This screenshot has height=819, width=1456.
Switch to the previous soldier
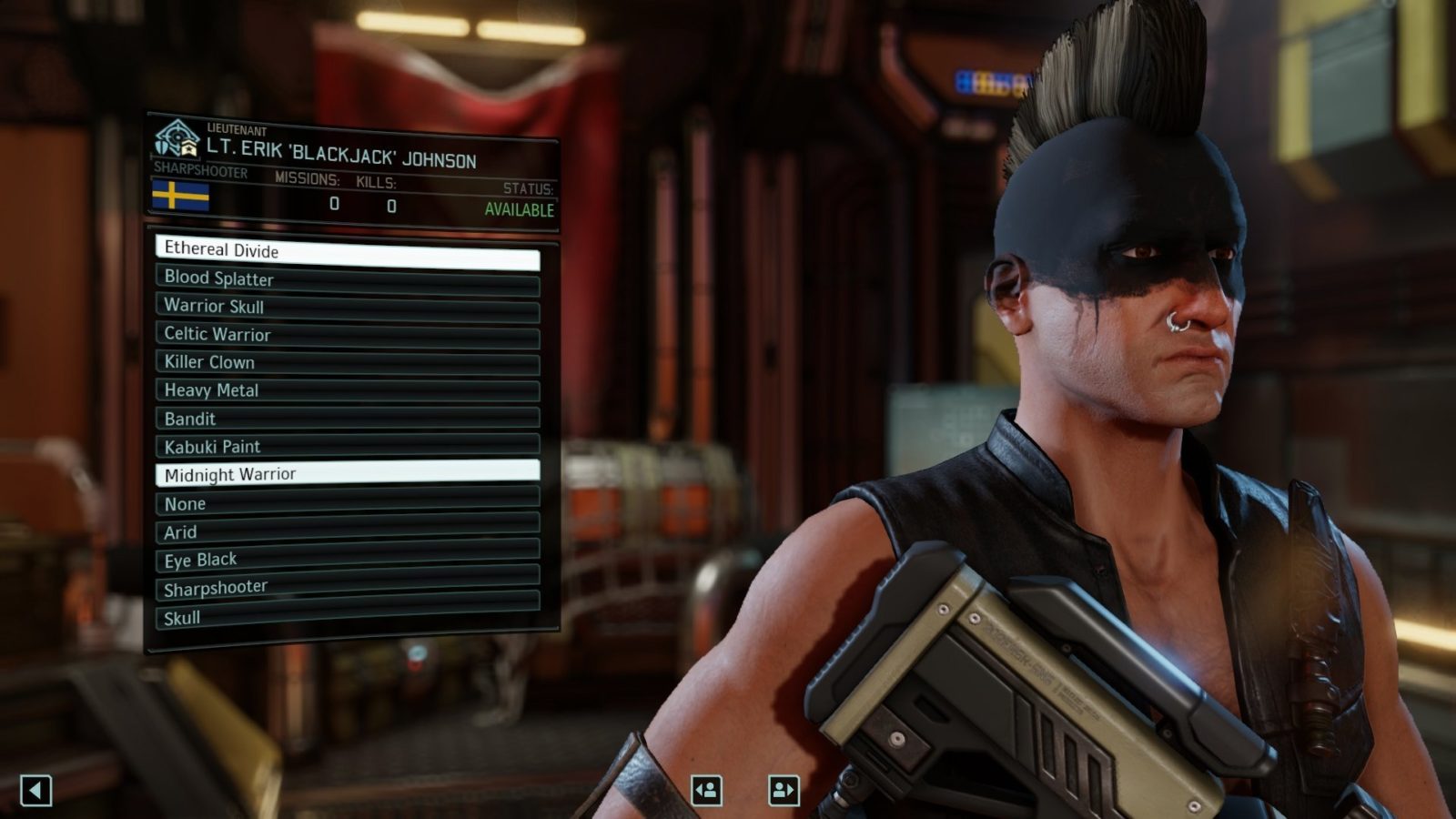(706, 790)
